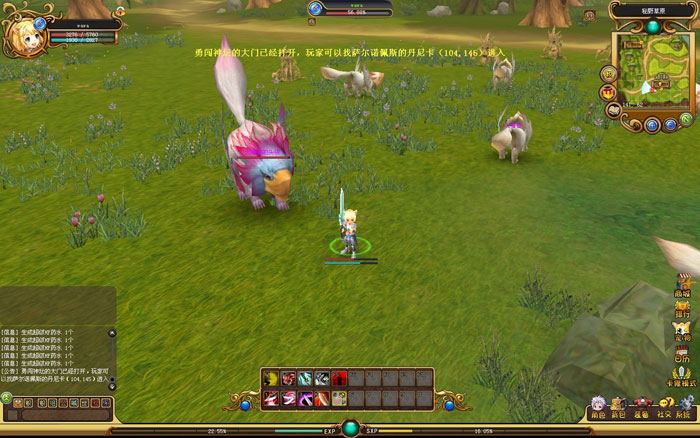Viewport: 700px width, 438px height.
Task: Activate the yellow crescent skill
Action: coord(271,378)
